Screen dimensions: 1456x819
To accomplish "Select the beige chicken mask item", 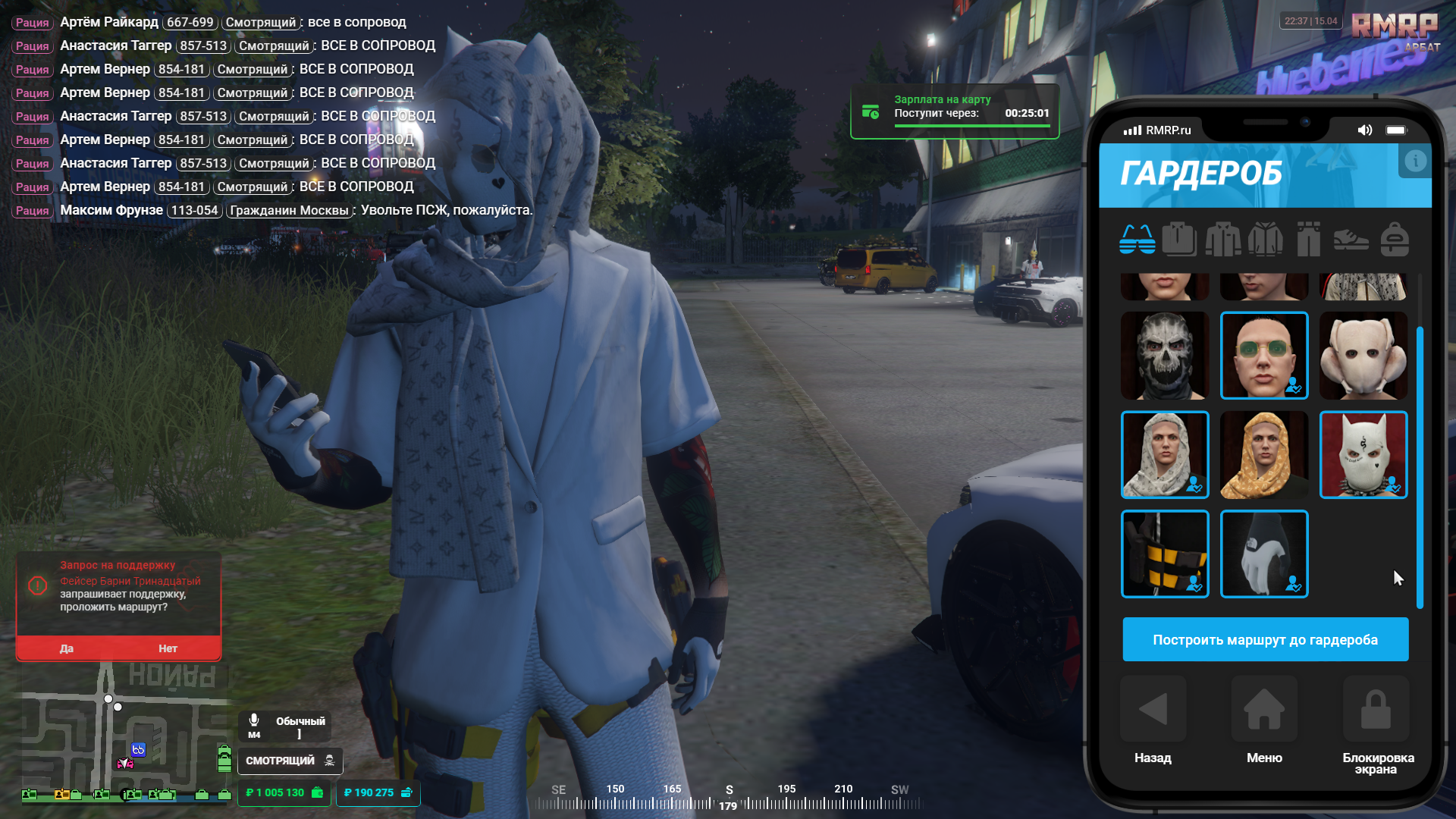I will [1363, 356].
